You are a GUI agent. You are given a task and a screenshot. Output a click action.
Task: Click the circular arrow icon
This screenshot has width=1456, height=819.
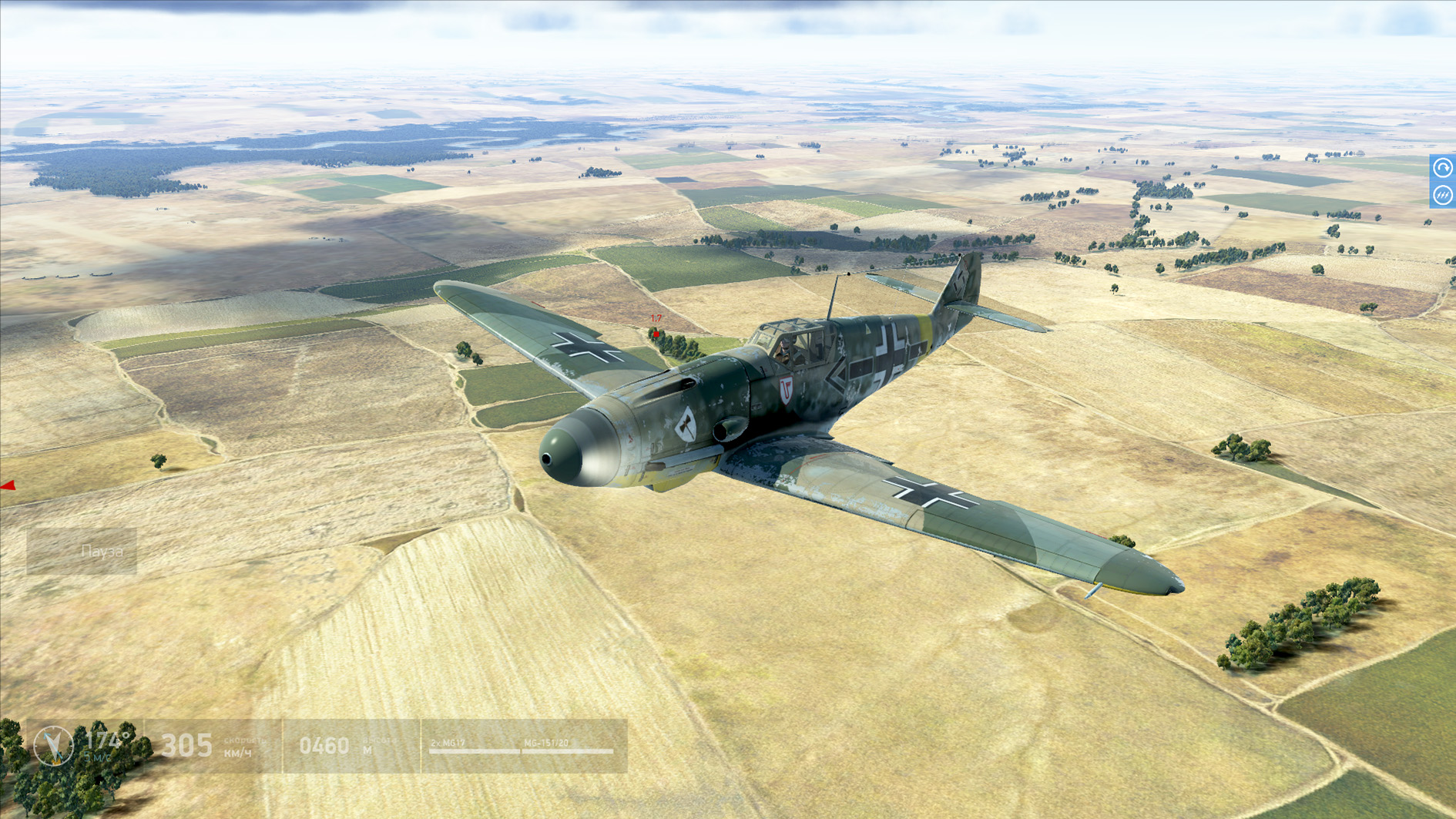click(1442, 168)
